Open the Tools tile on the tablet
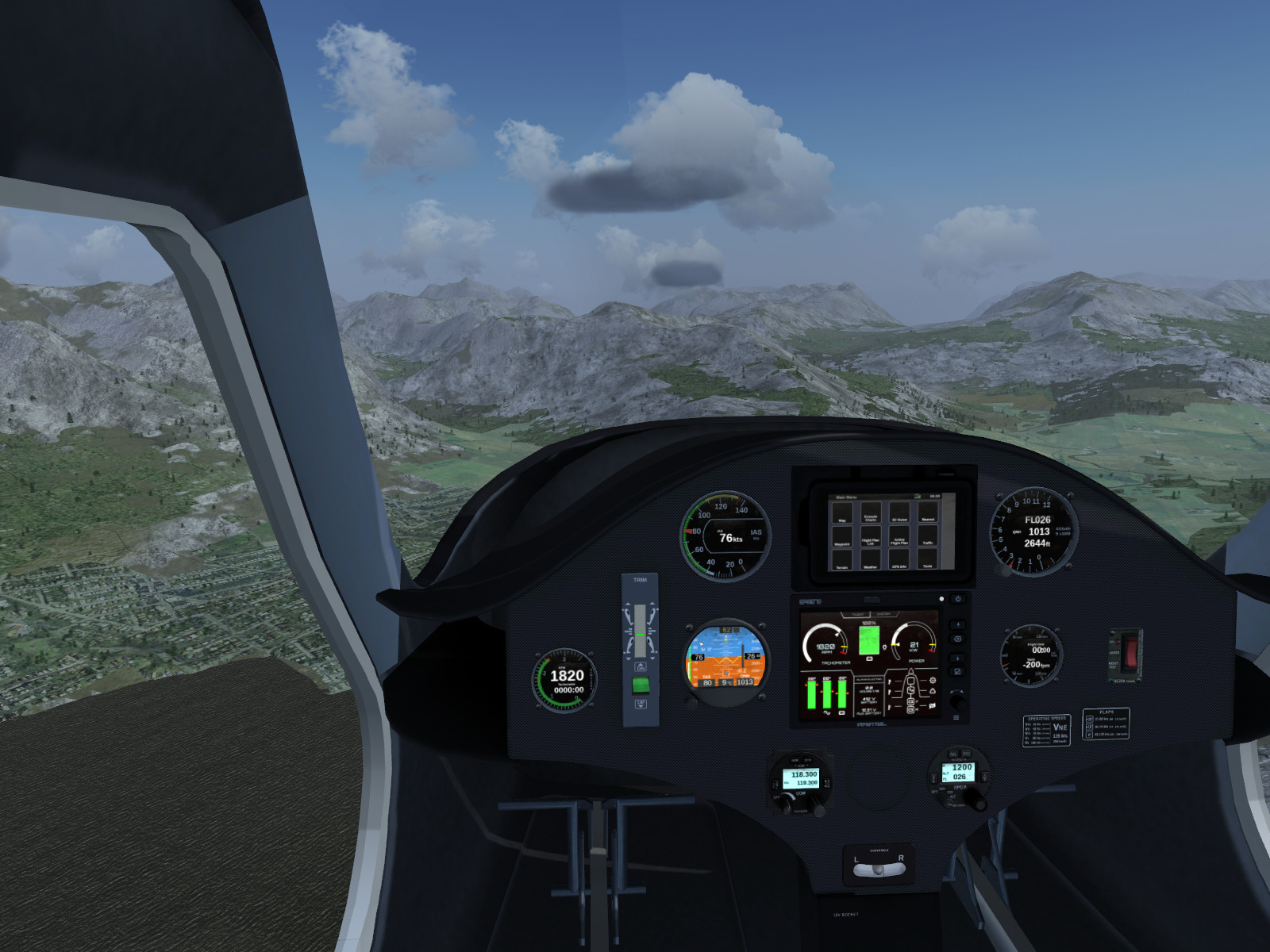This screenshot has width=1270, height=952. click(928, 560)
